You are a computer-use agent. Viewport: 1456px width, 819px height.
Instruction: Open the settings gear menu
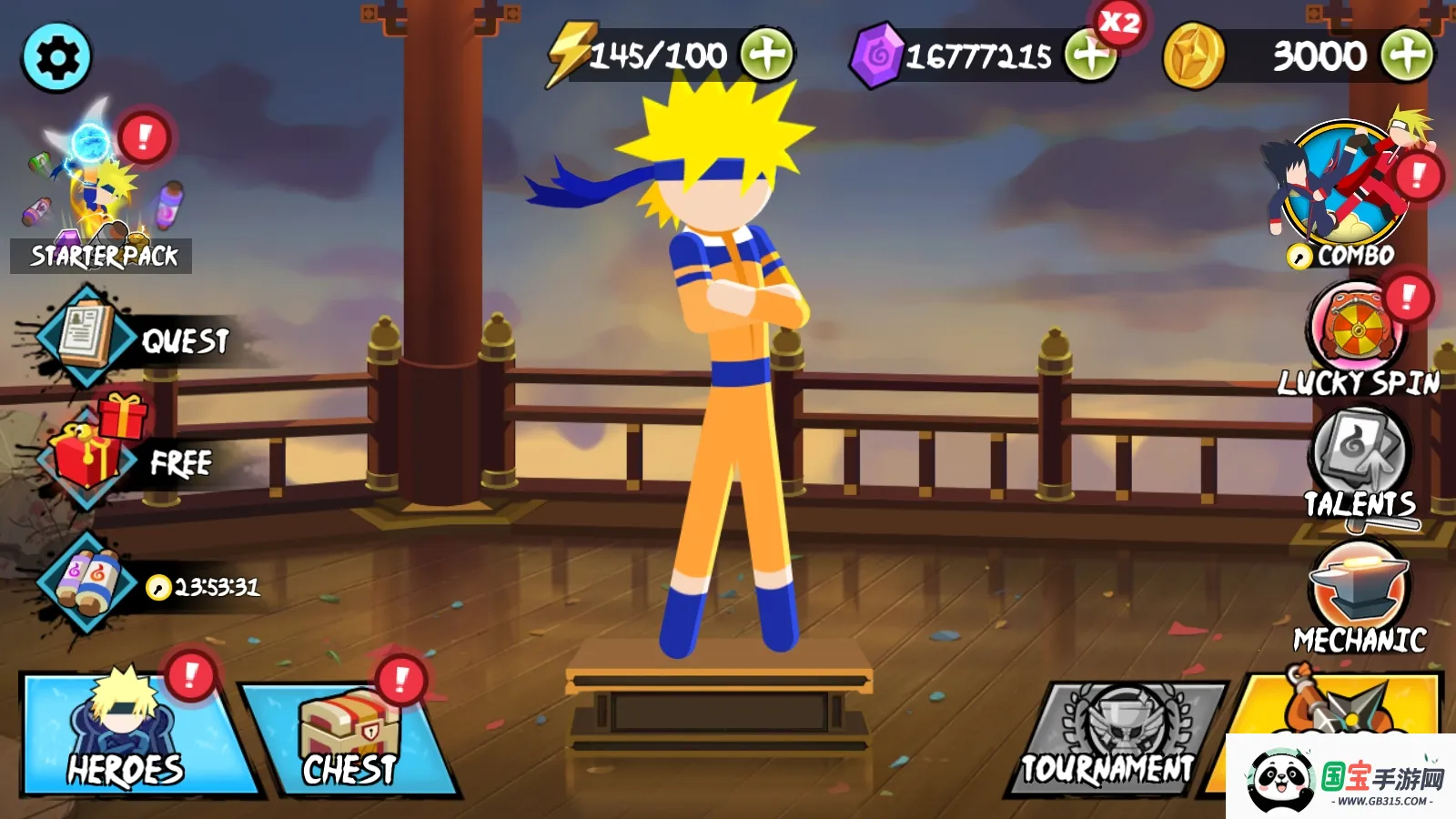click(x=56, y=58)
